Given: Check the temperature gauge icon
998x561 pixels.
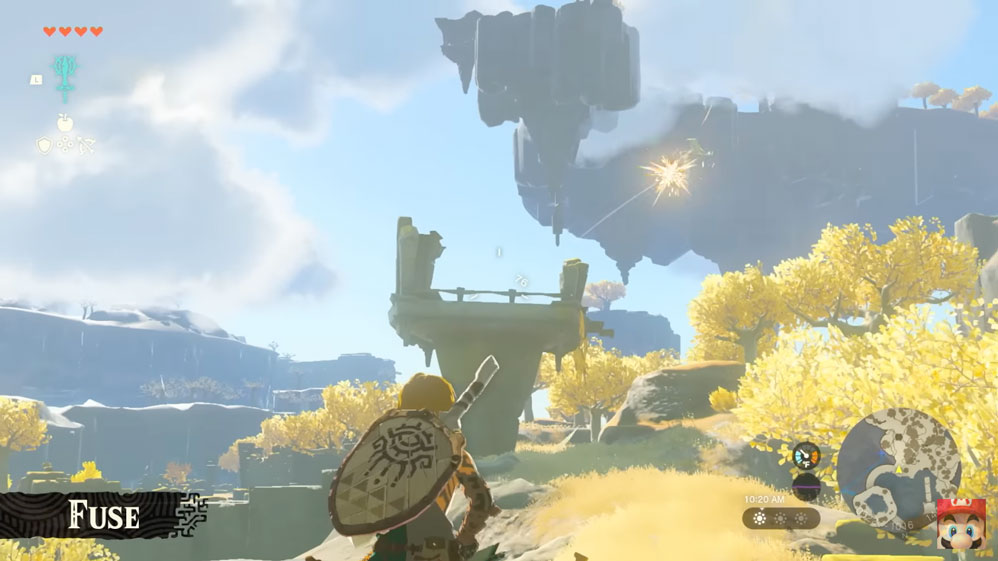Looking at the screenshot, I should tap(805, 456).
